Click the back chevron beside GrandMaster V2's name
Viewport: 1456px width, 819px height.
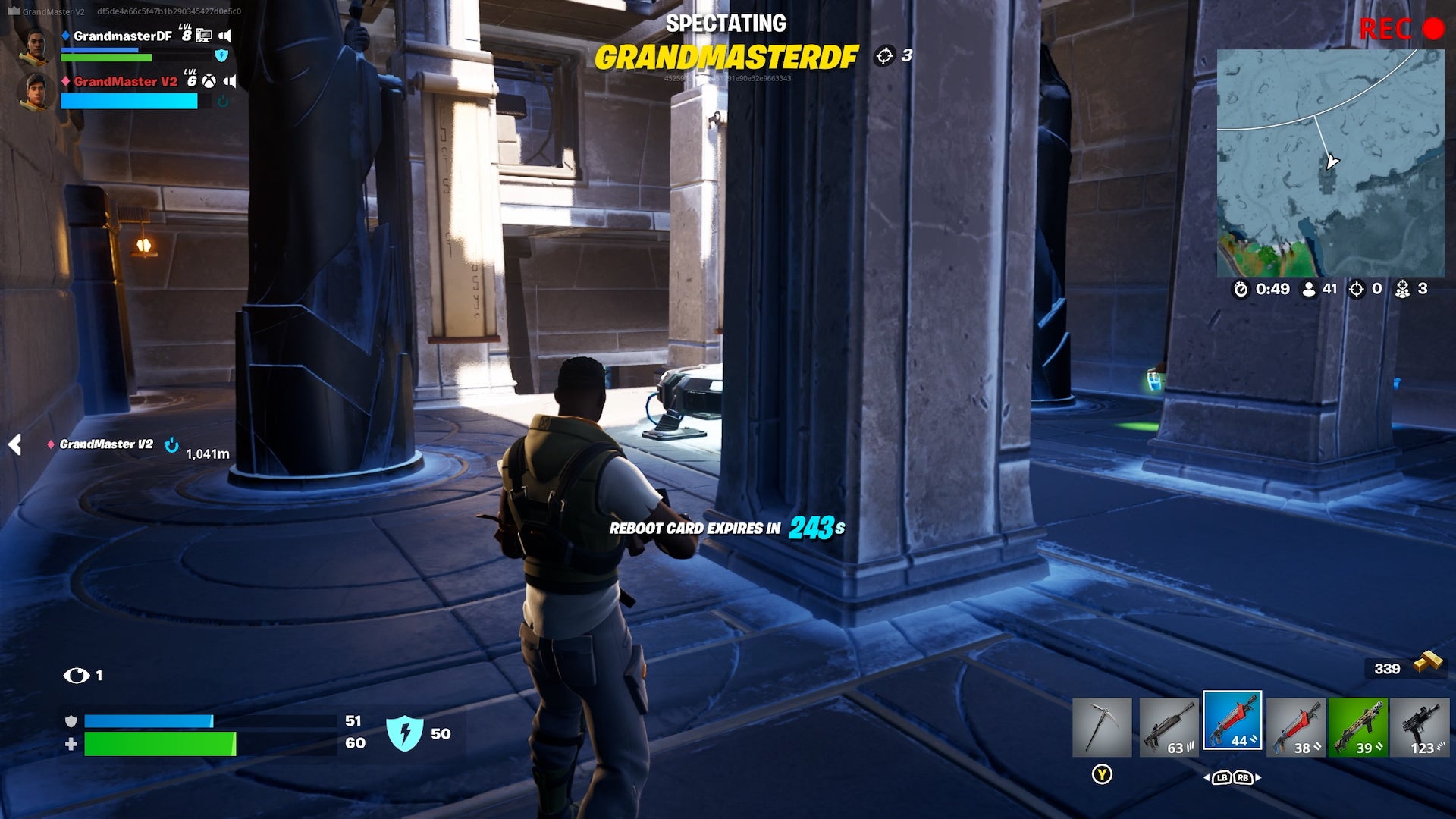(13, 446)
